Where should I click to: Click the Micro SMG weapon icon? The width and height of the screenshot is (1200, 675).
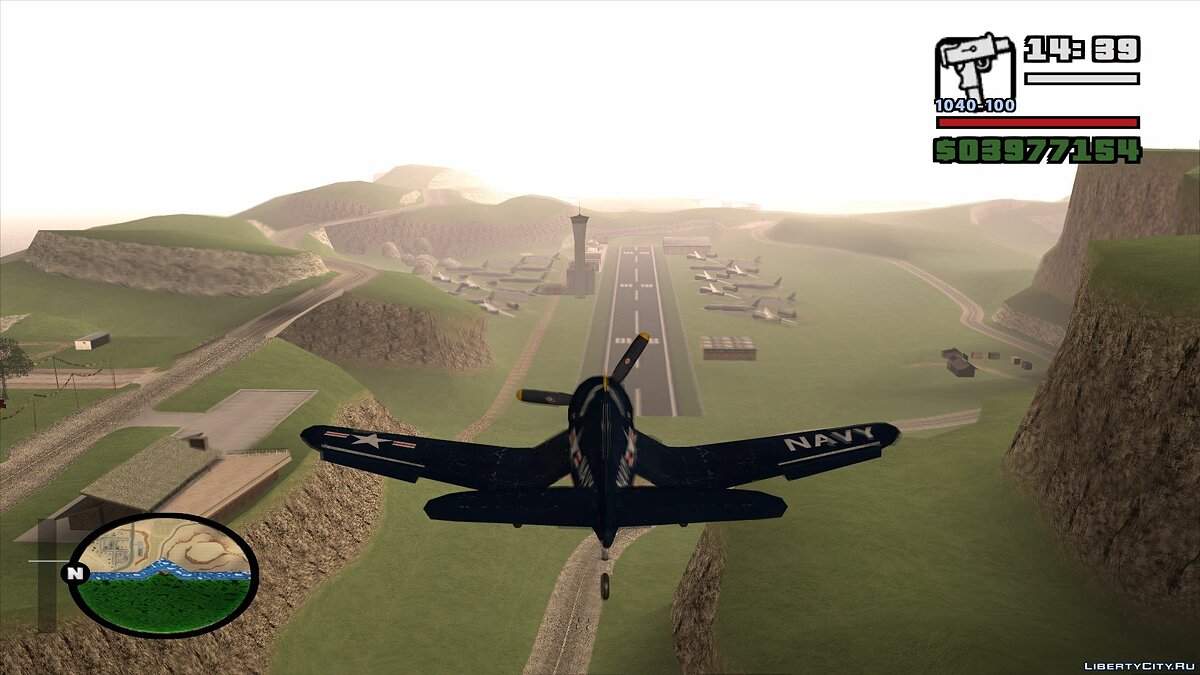pos(974,69)
